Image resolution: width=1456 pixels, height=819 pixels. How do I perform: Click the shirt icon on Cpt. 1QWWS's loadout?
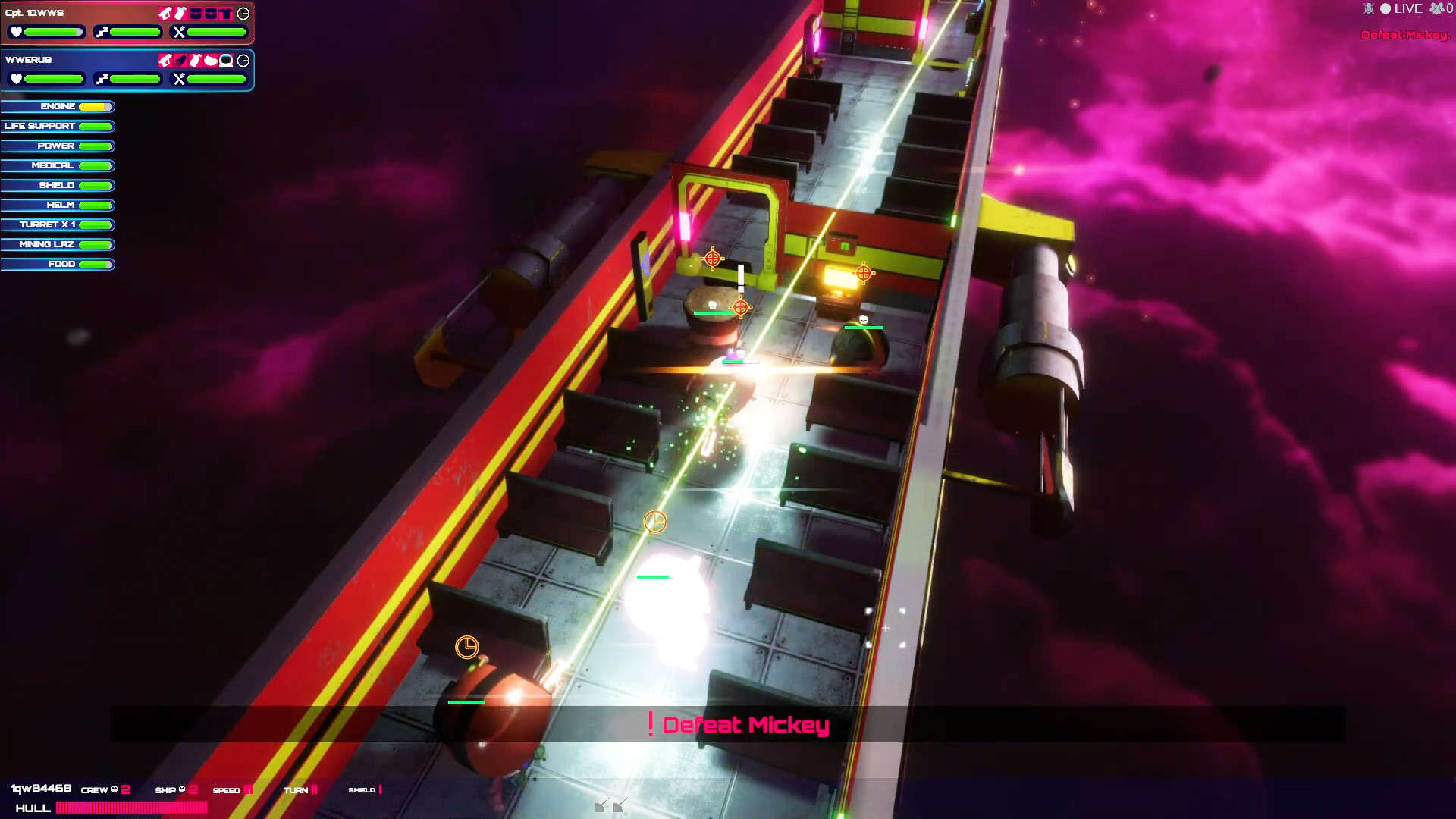click(x=225, y=13)
